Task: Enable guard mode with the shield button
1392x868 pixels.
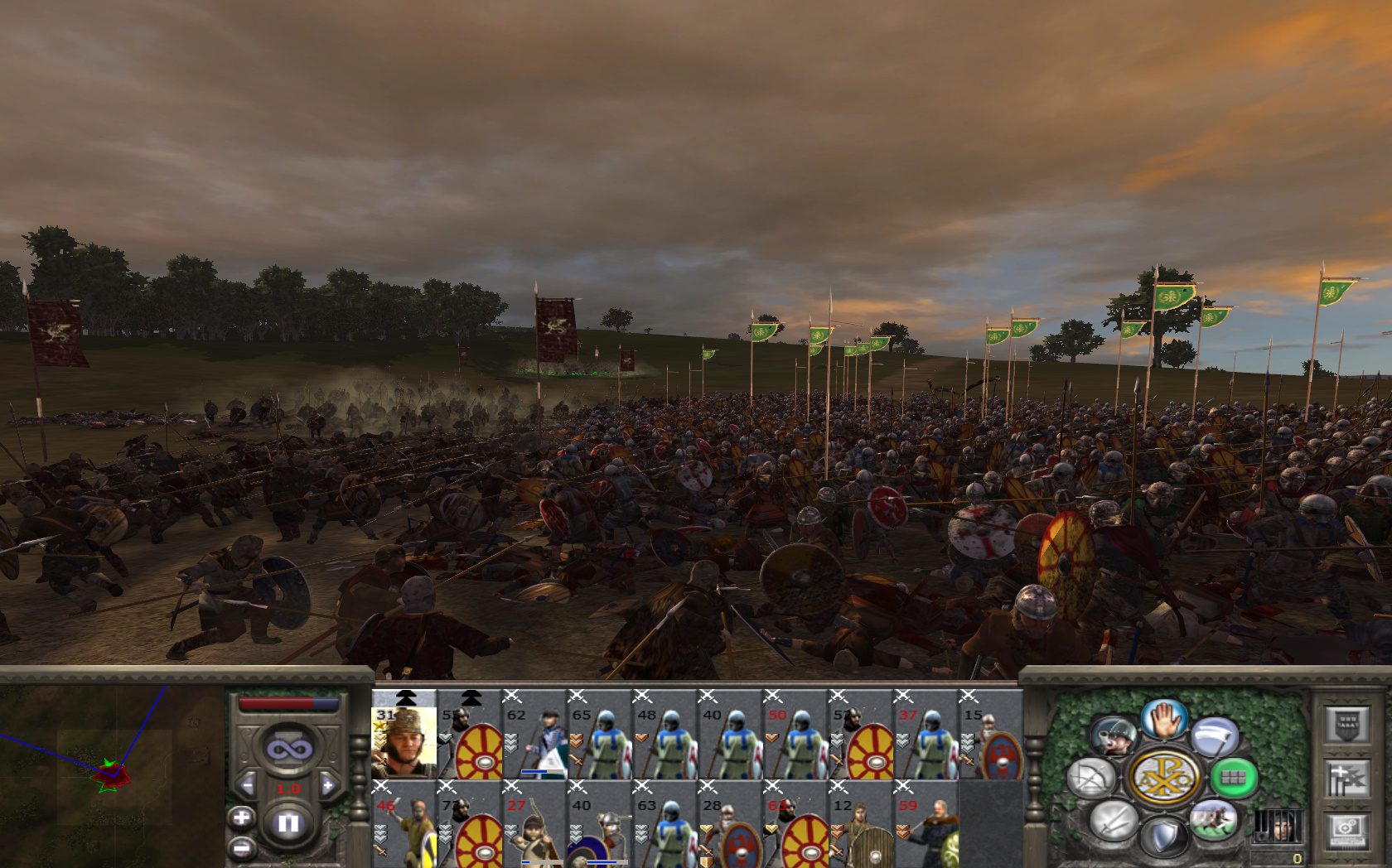Action: (x=1164, y=837)
